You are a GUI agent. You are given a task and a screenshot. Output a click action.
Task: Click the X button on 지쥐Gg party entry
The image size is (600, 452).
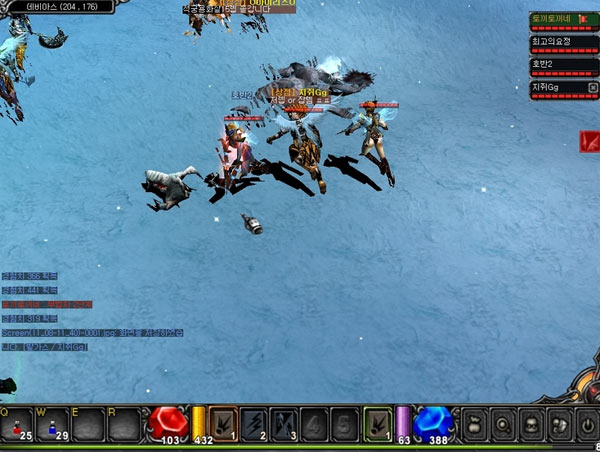593,88
